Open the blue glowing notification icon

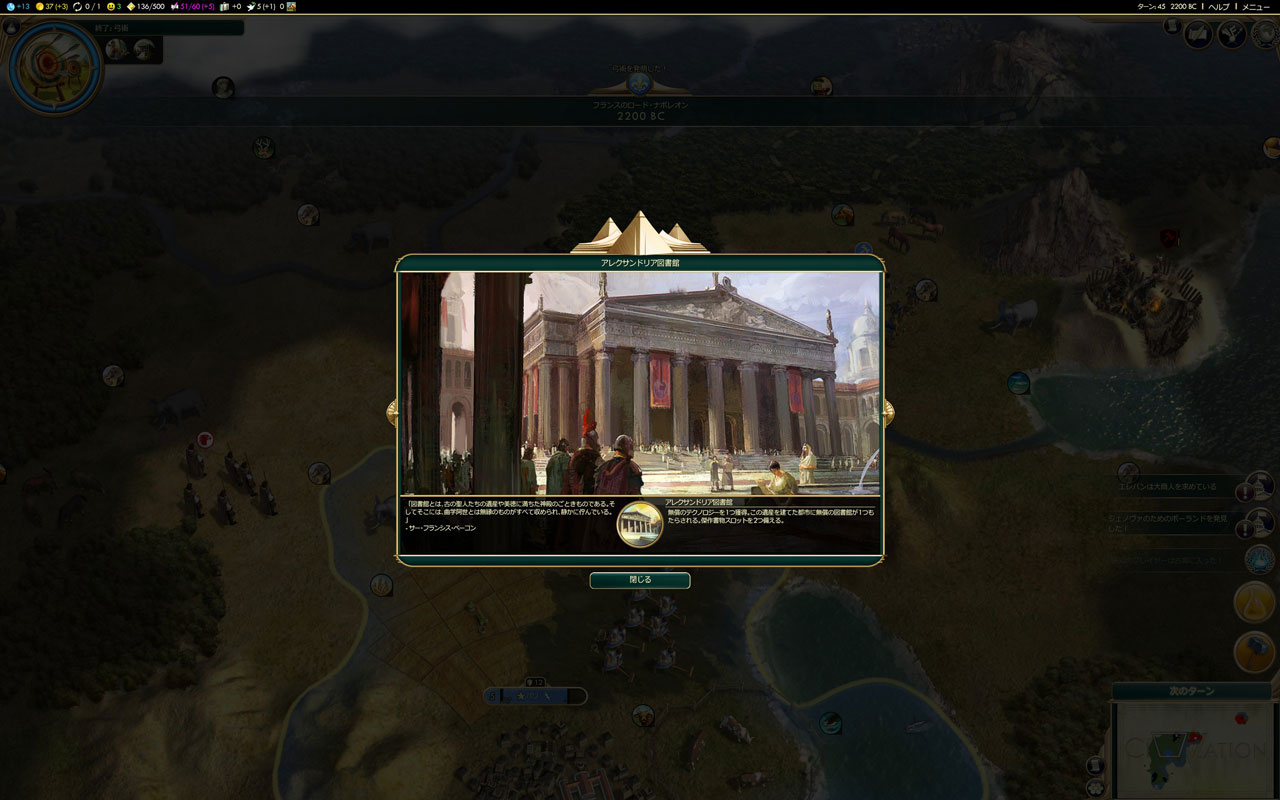click(x=1258, y=560)
